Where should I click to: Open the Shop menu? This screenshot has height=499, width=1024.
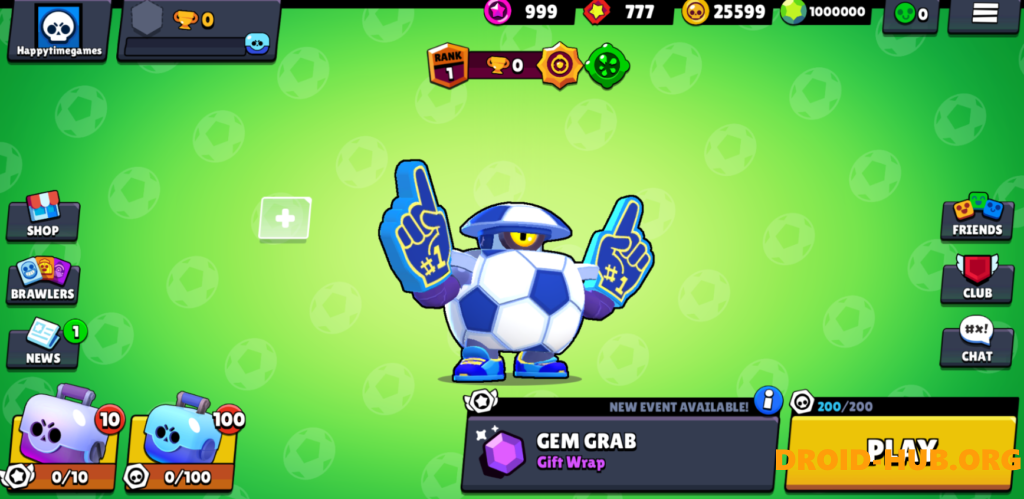(43, 216)
